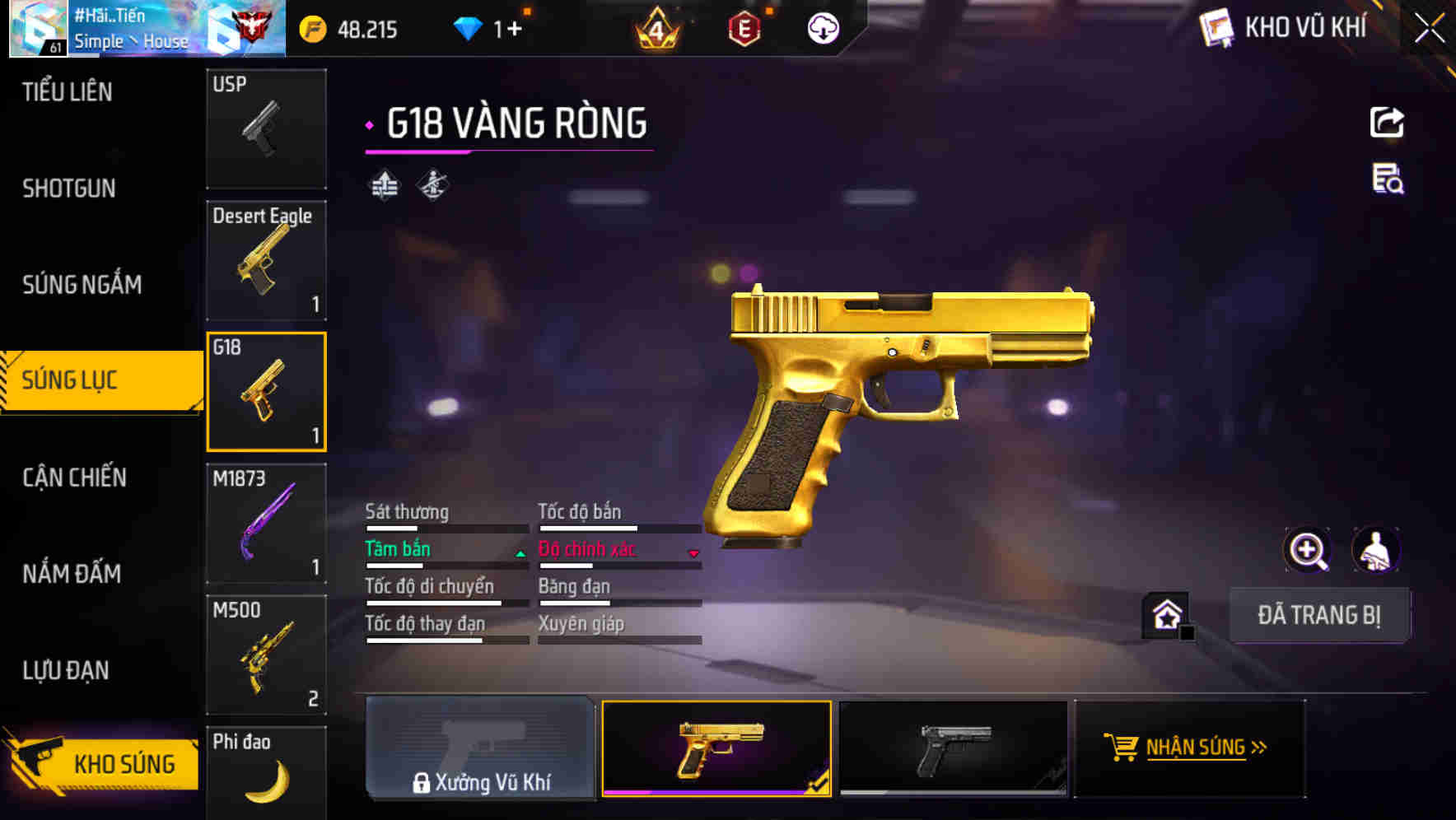The height and width of the screenshot is (820, 1456).
Task: Open the KHO SÚNG button at bottom left
Action: click(100, 763)
